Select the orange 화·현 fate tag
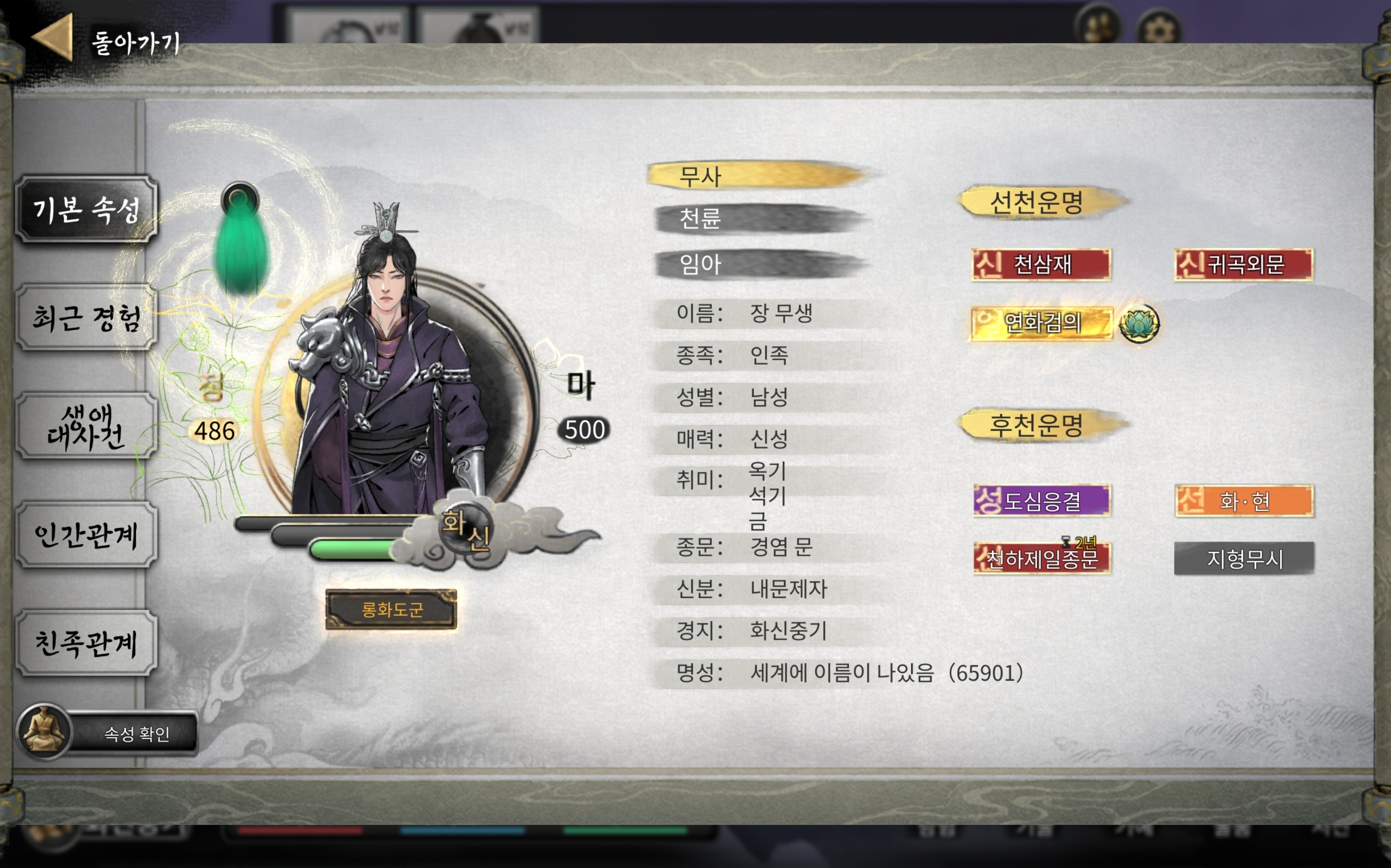The width and height of the screenshot is (1391, 868). coord(1244,501)
